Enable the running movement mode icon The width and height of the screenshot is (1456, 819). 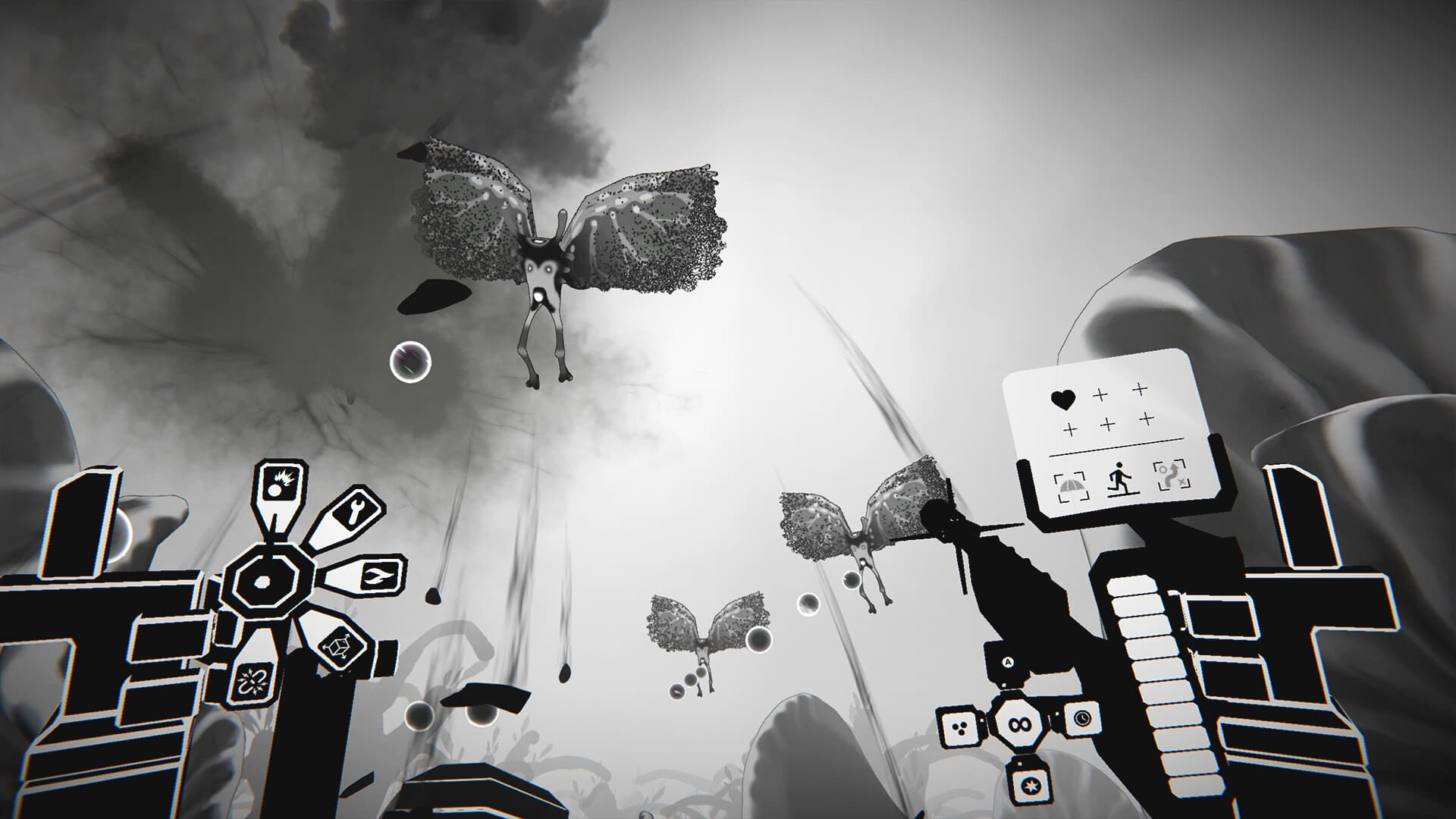[x=1119, y=479]
